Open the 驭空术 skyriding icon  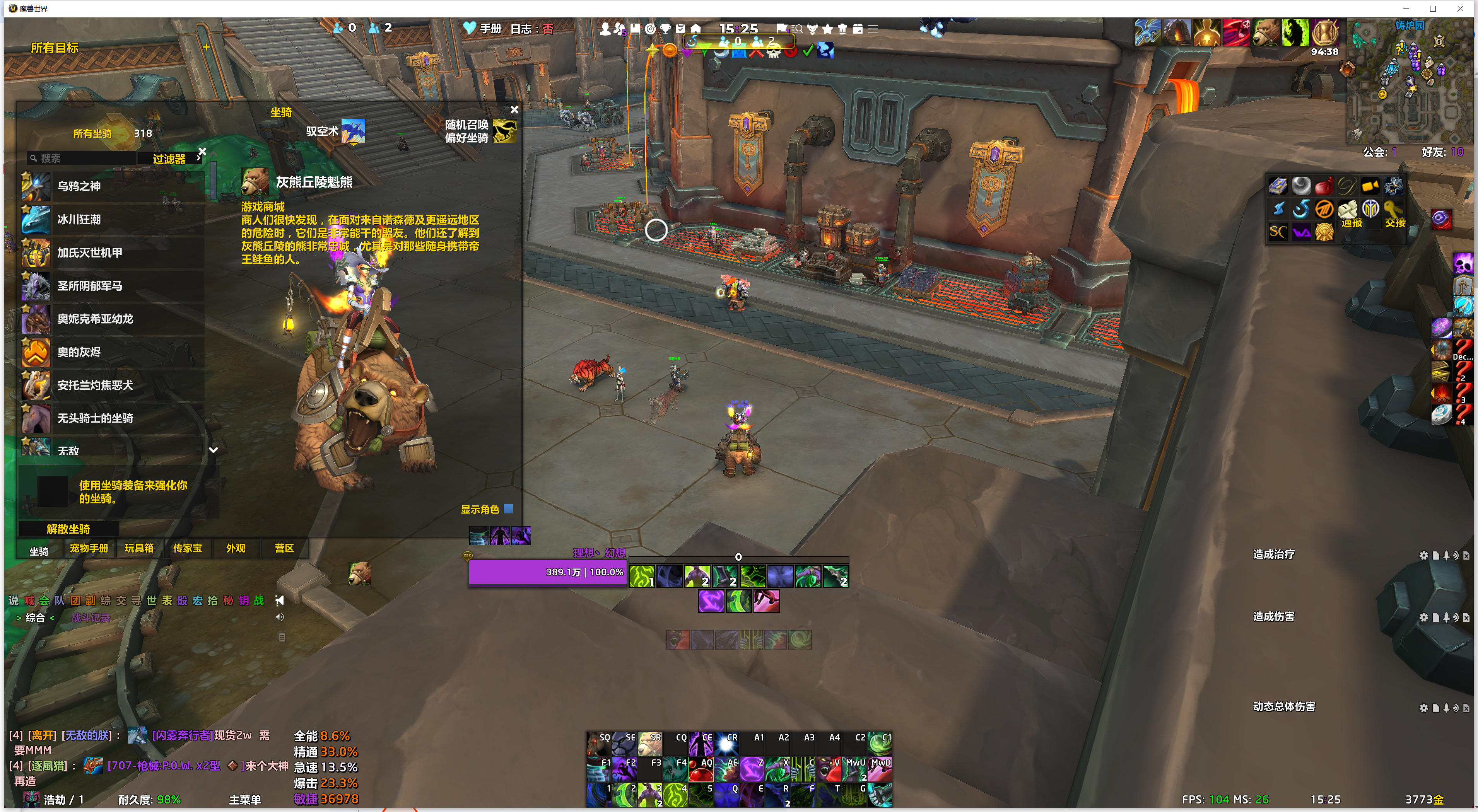[x=353, y=131]
